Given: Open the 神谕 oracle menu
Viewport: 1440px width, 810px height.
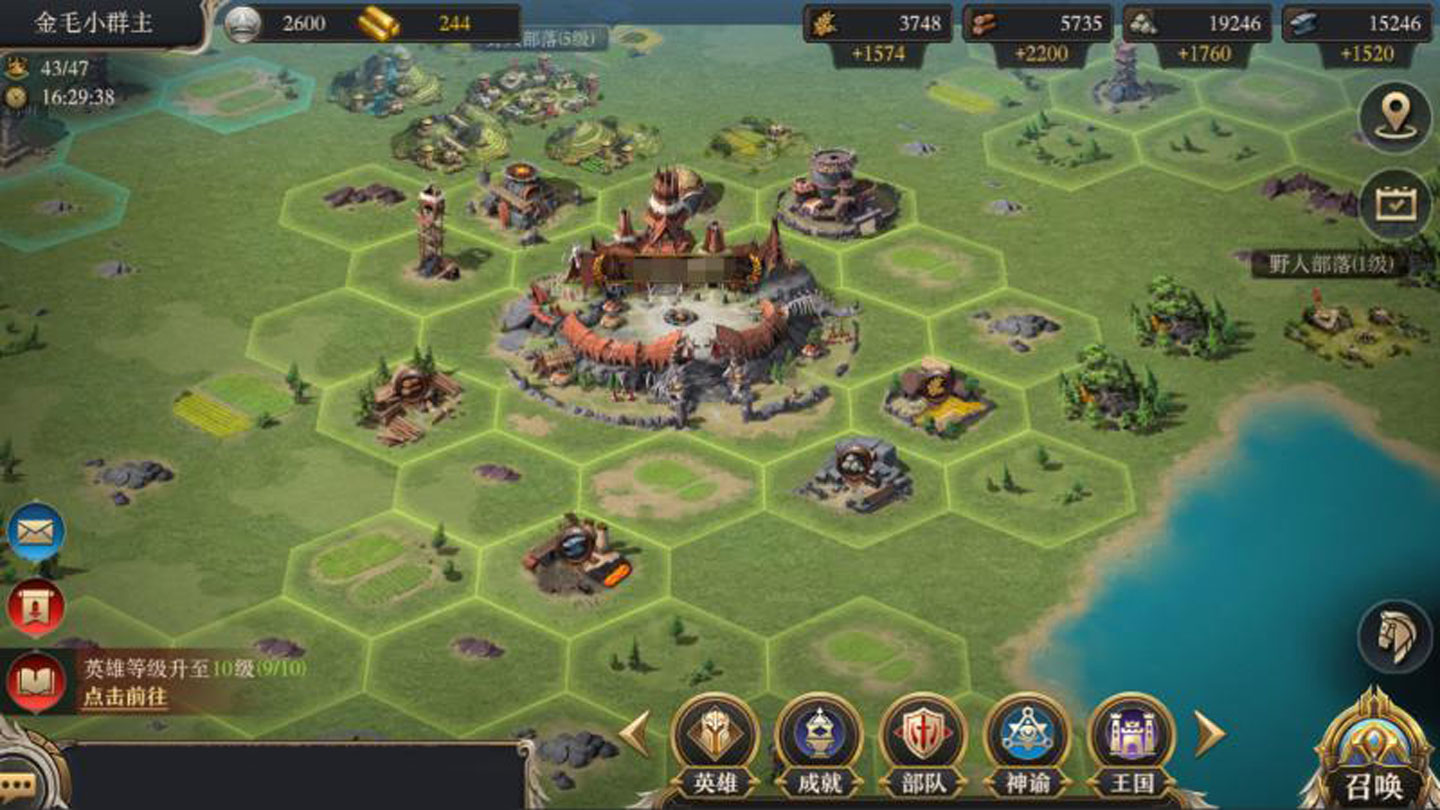Looking at the screenshot, I should pyautogui.click(x=1027, y=738).
